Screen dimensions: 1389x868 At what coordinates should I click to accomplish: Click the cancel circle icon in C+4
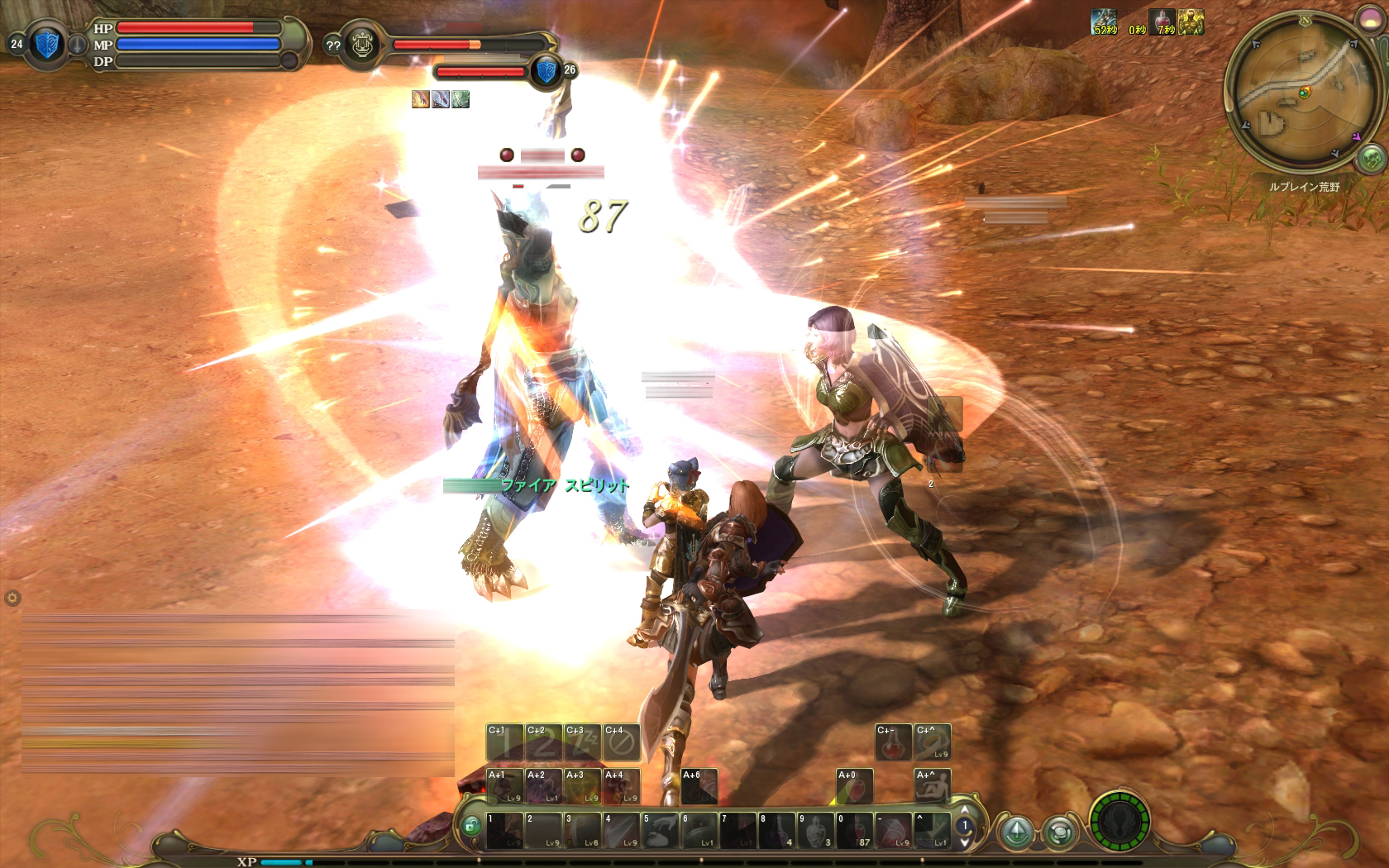(x=622, y=742)
